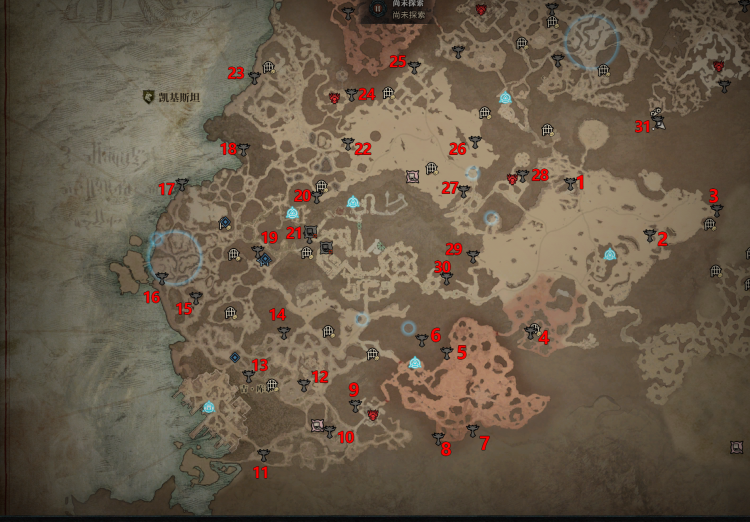Click the altar marker numbered 18
750x522 pixels.
click(x=242, y=150)
